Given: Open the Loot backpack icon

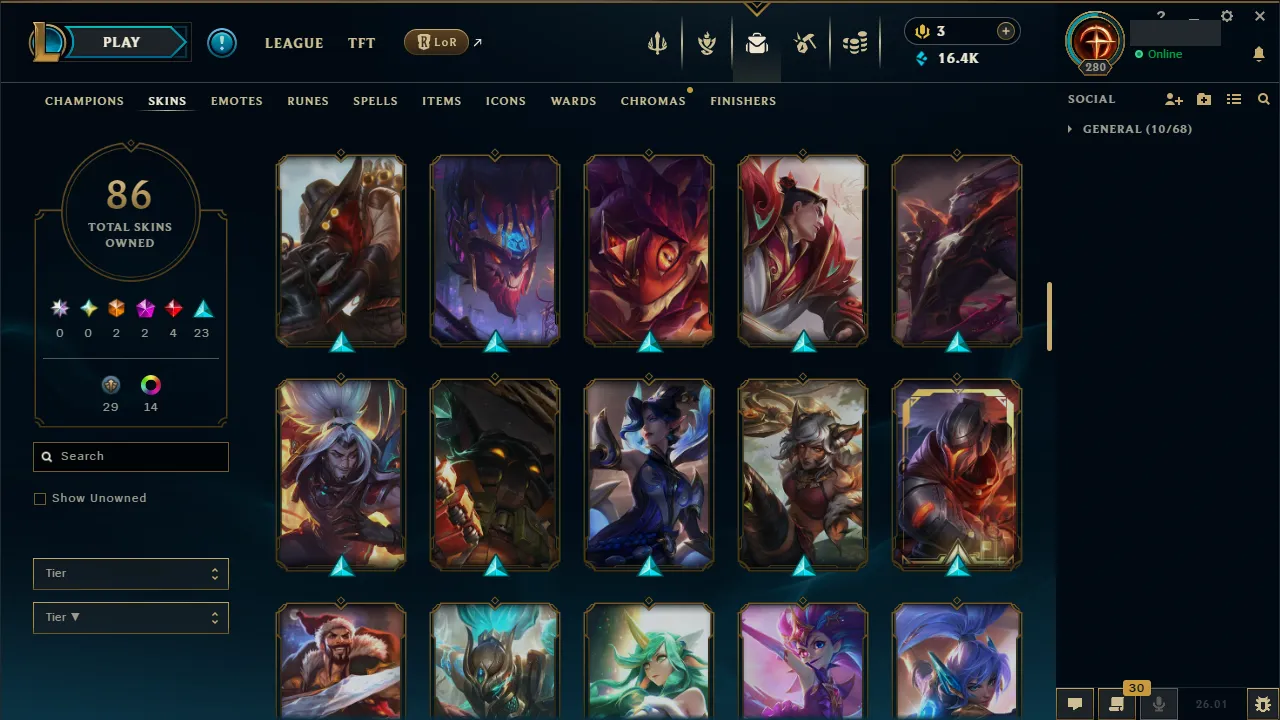Looking at the screenshot, I should coord(756,42).
